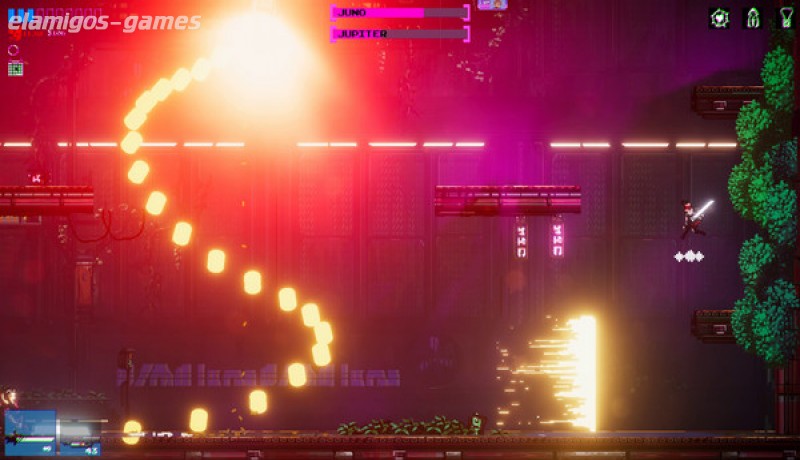Click the boss portrait above the health bars
Viewport: 800px width, 460px height.
point(492,4)
